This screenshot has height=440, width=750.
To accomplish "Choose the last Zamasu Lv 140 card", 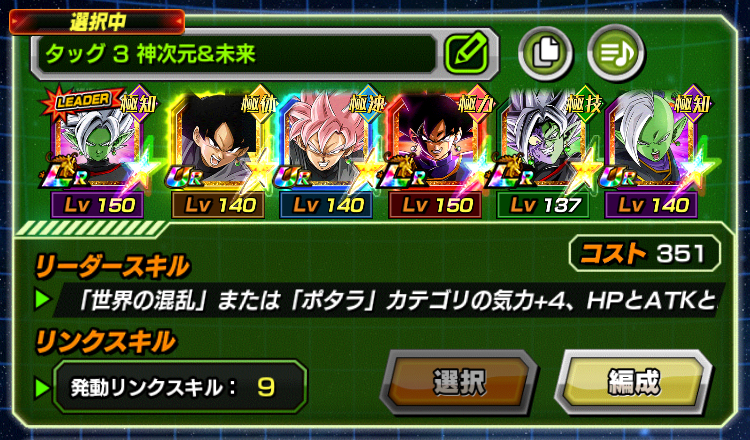I will (655, 143).
